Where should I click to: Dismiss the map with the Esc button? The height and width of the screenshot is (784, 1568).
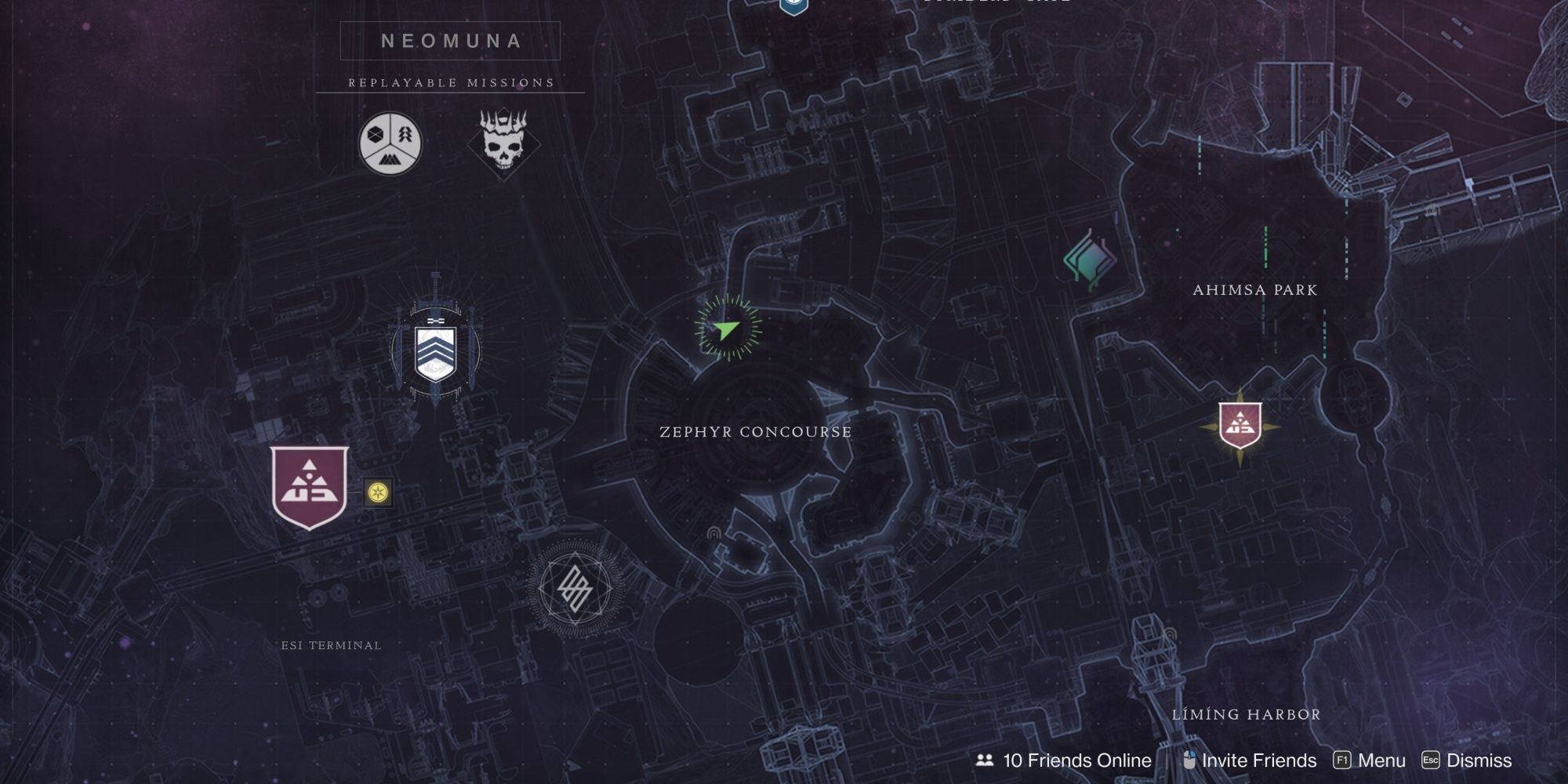[x=1432, y=759]
